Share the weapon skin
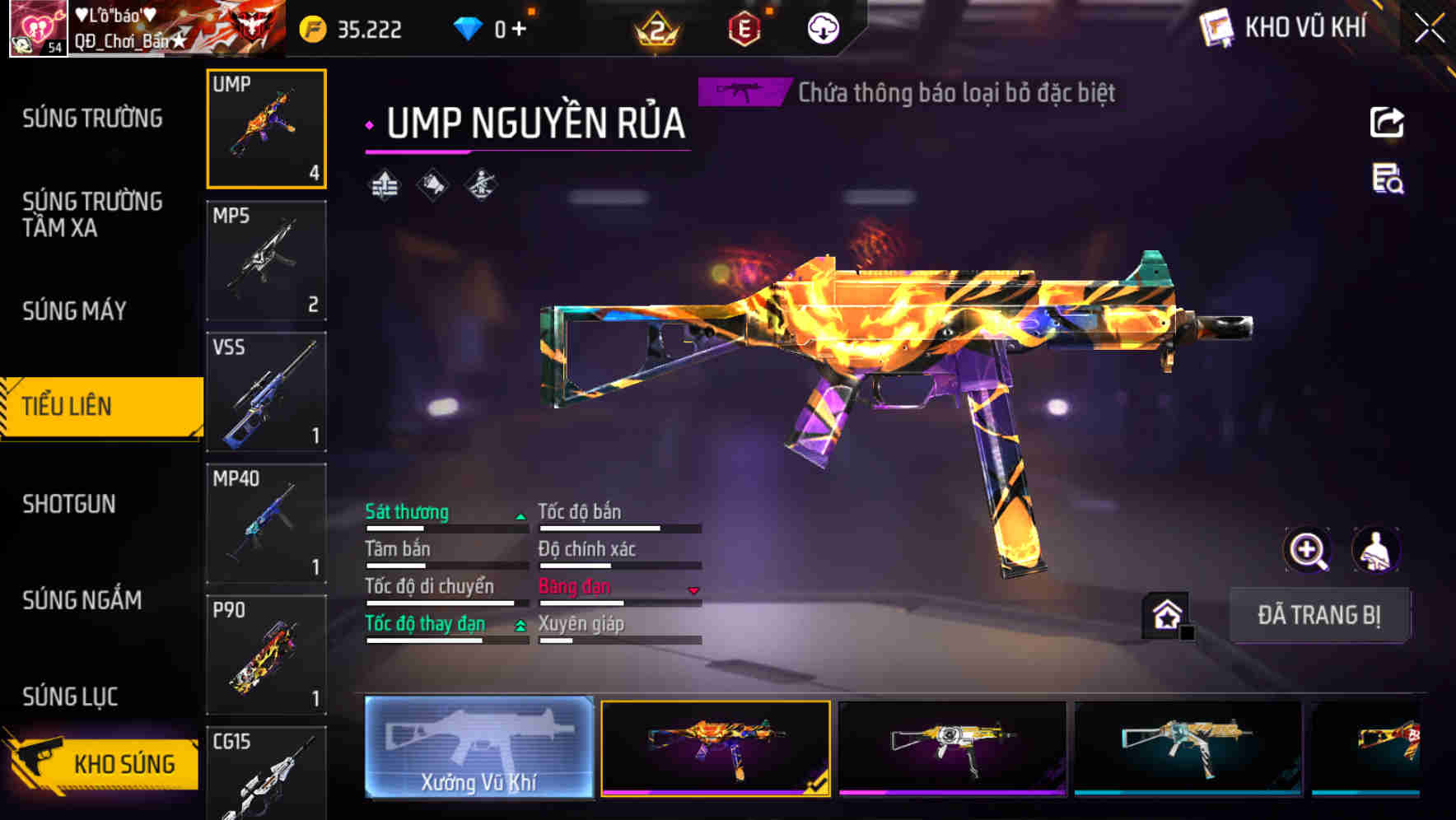 pyautogui.click(x=1387, y=123)
